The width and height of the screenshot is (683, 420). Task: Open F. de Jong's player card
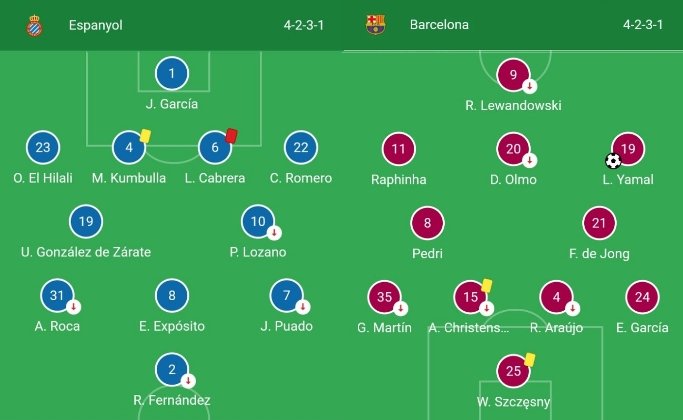[x=598, y=224]
